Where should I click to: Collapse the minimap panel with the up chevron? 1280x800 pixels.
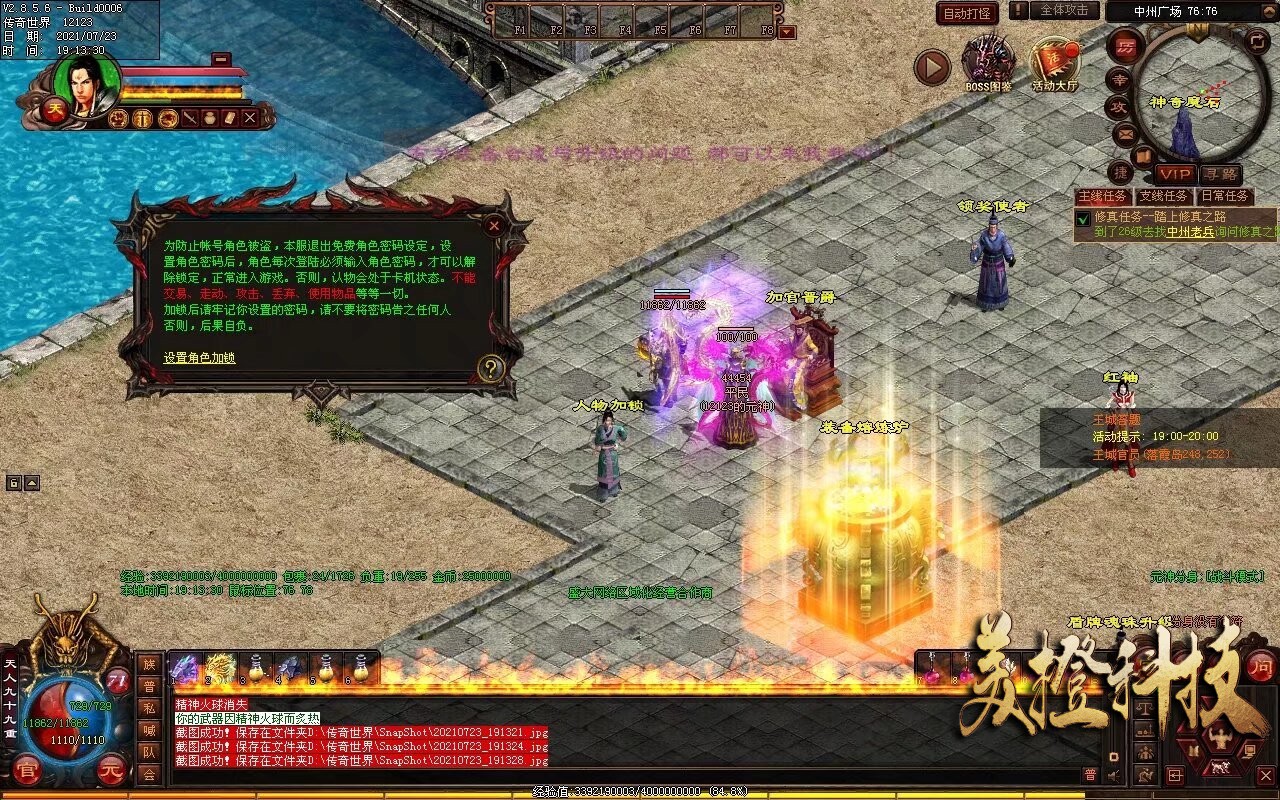tap(1270, 10)
